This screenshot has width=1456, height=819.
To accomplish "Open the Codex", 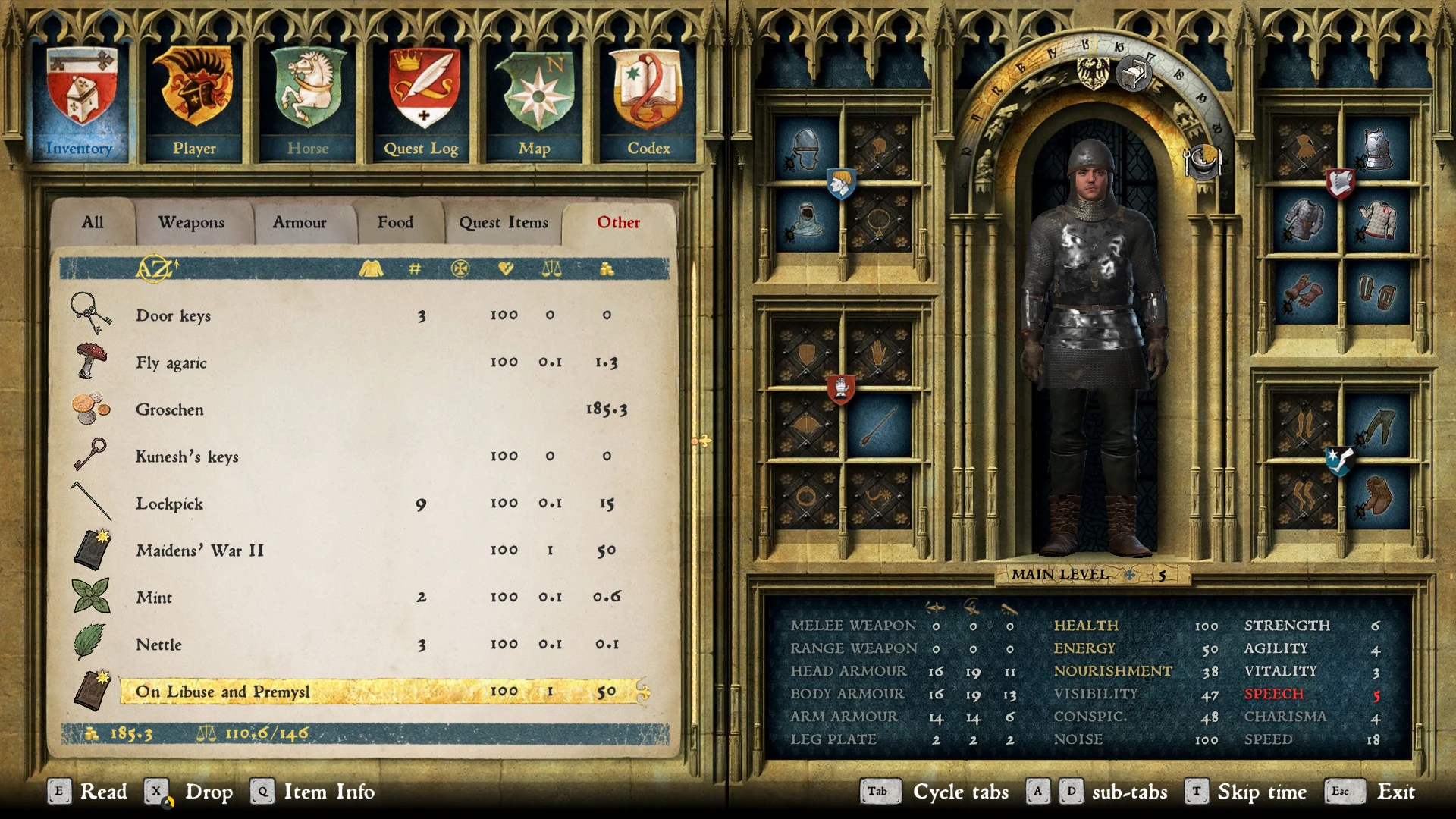I will [x=648, y=102].
